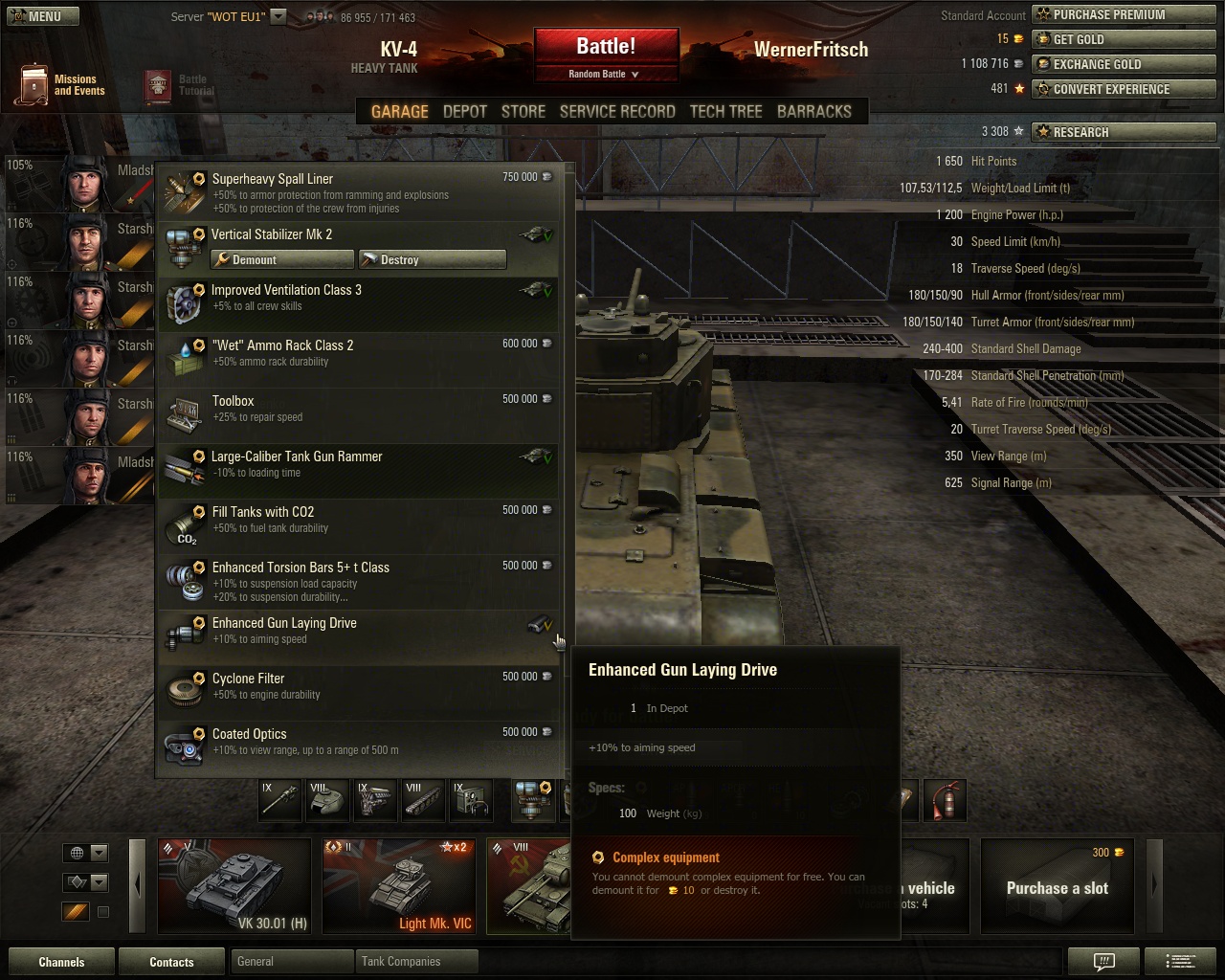Switch to the DEPOT tab
This screenshot has height=980, width=1225.
coord(465,112)
